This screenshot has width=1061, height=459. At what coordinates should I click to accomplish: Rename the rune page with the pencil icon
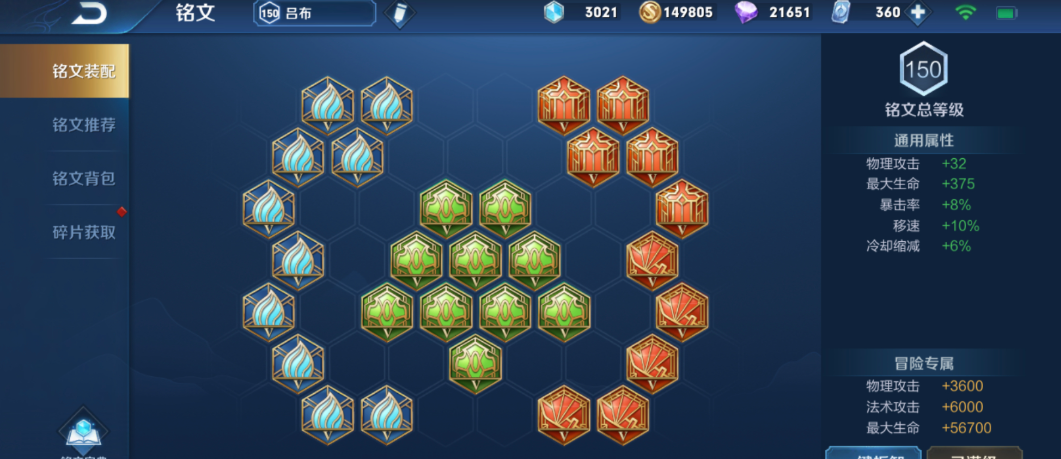(x=399, y=13)
